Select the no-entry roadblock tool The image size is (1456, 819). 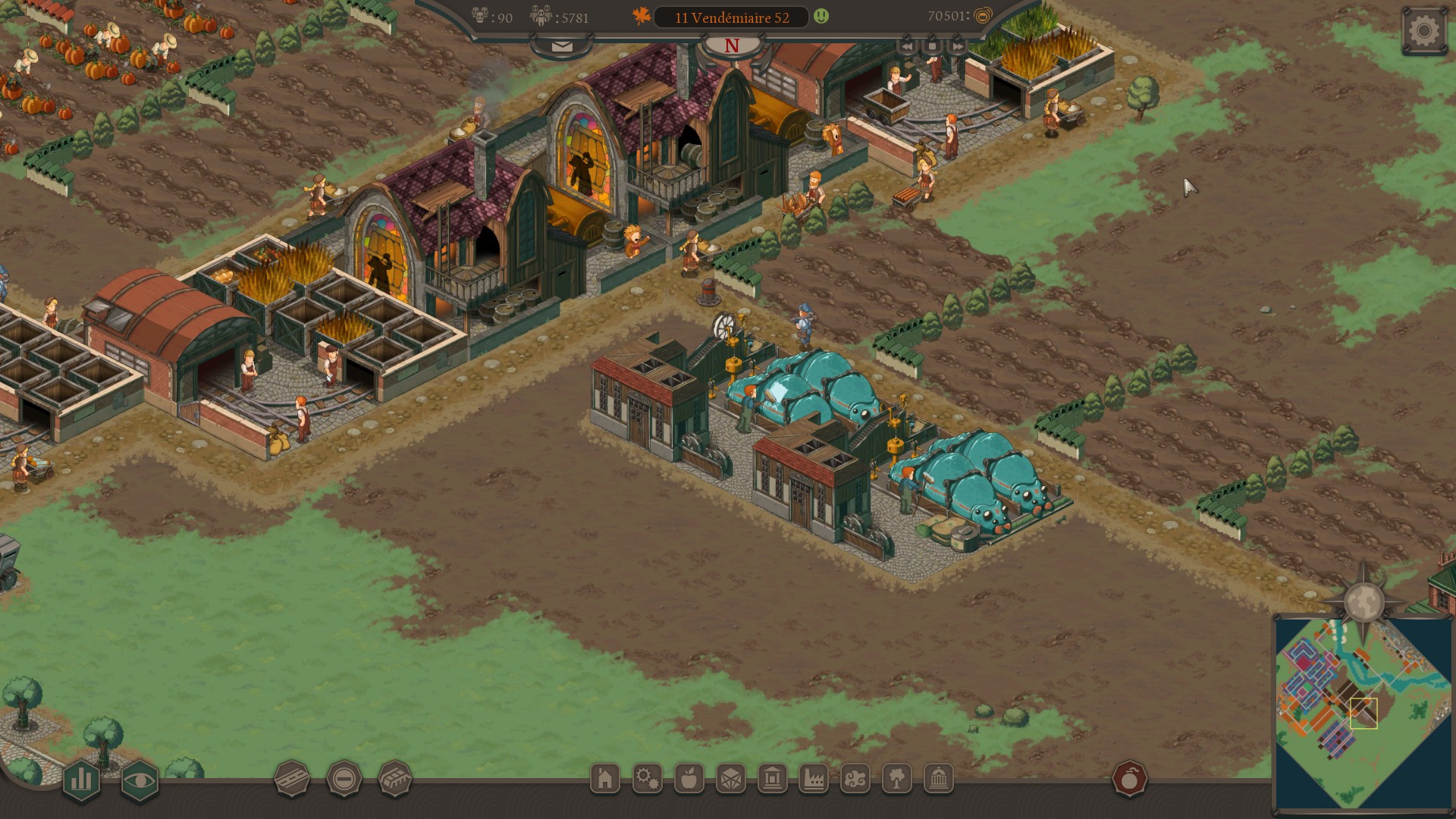pyautogui.click(x=344, y=779)
